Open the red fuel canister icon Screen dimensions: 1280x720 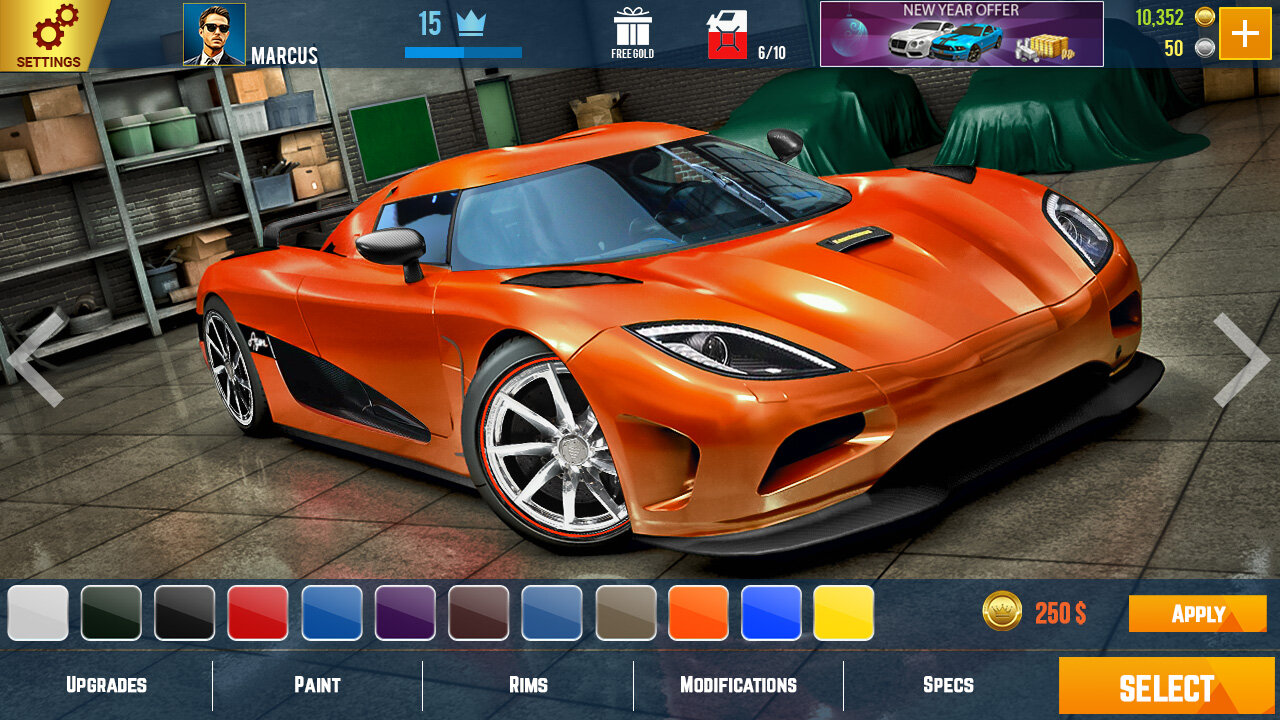coord(727,36)
